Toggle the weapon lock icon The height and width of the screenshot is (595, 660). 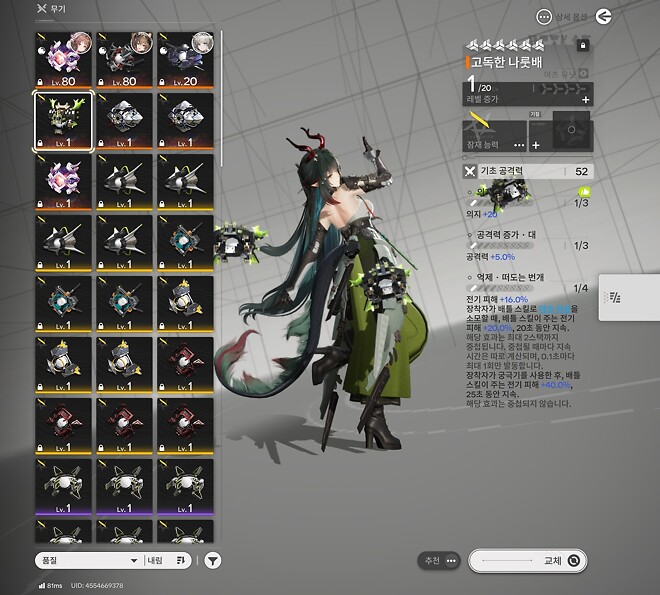584,45
